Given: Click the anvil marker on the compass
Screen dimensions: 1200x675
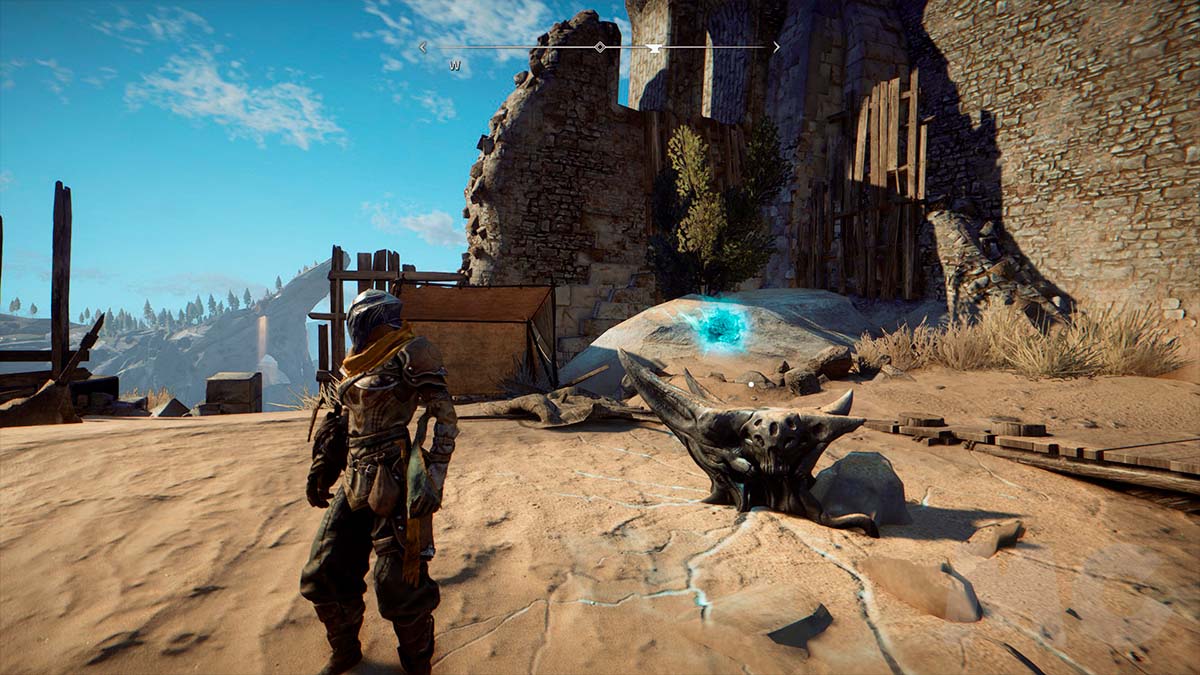Looking at the screenshot, I should [x=654, y=47].
